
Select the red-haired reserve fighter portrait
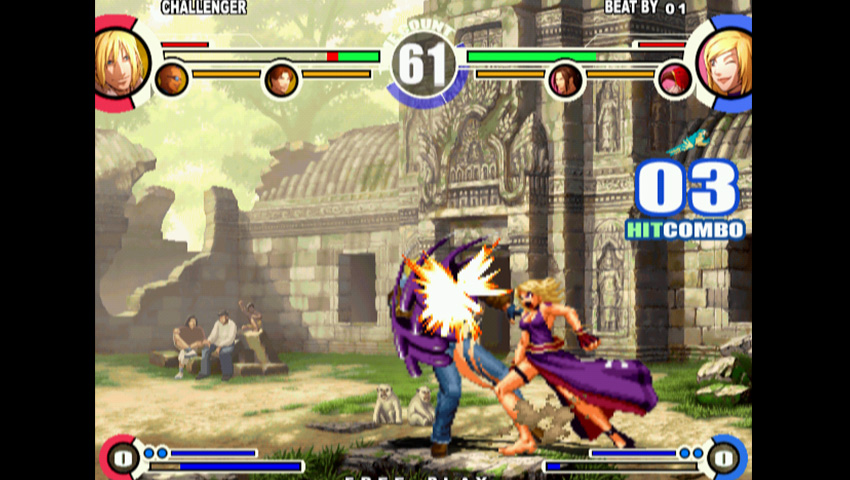(x=674, y=80)
